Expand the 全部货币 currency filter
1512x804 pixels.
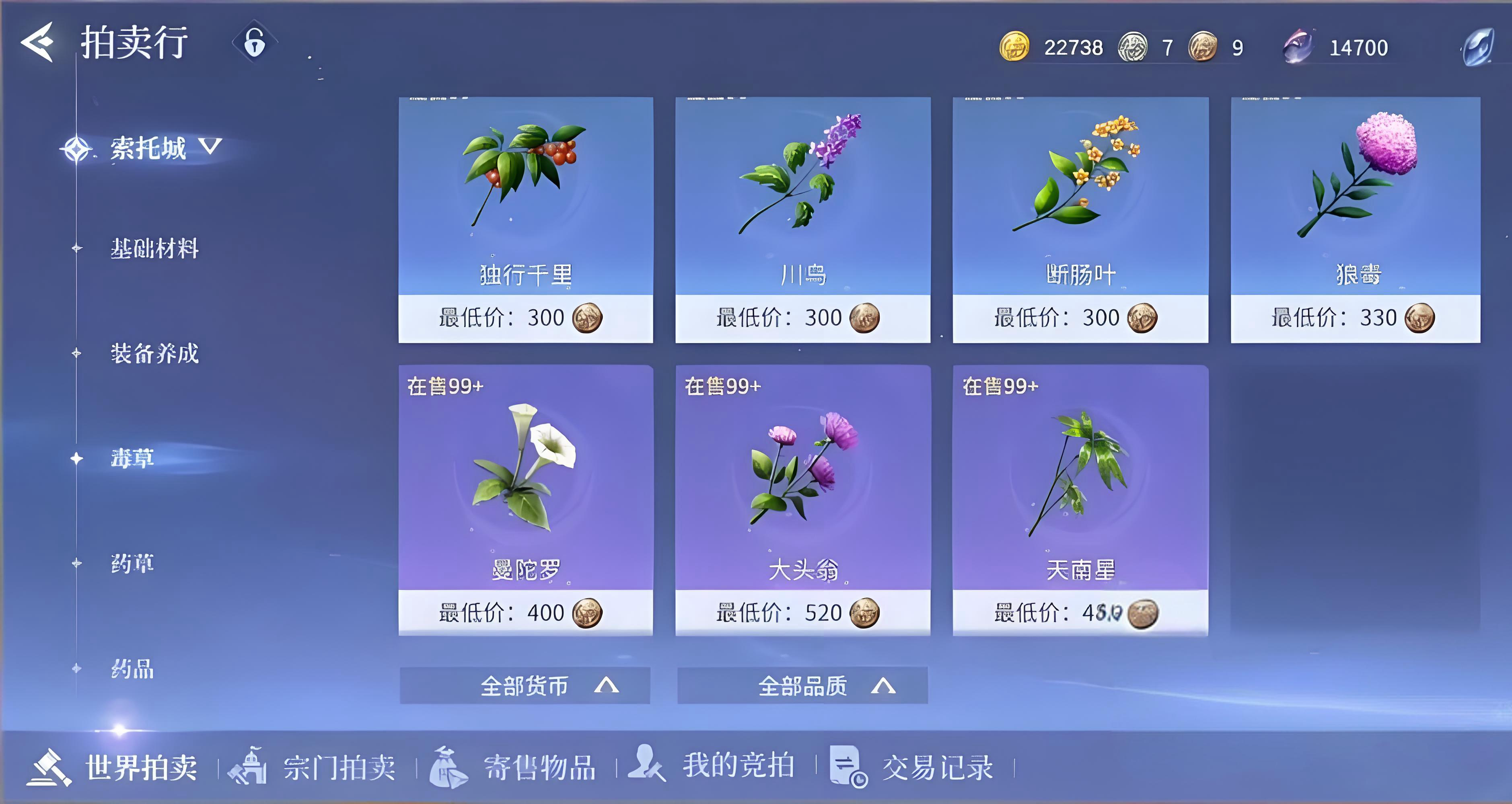coord(525,685)
